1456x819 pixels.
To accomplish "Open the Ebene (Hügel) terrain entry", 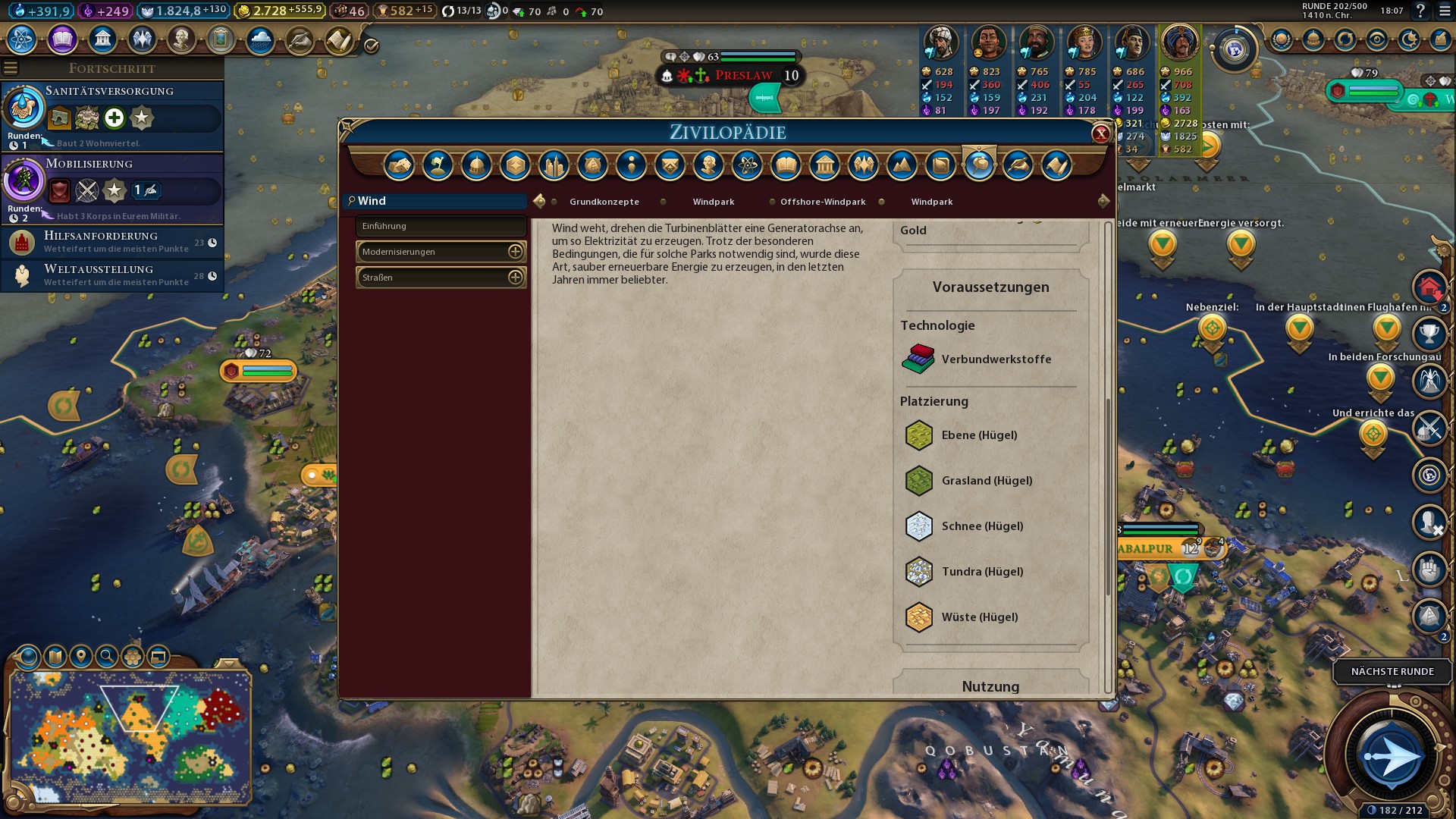I will point(978,435).
